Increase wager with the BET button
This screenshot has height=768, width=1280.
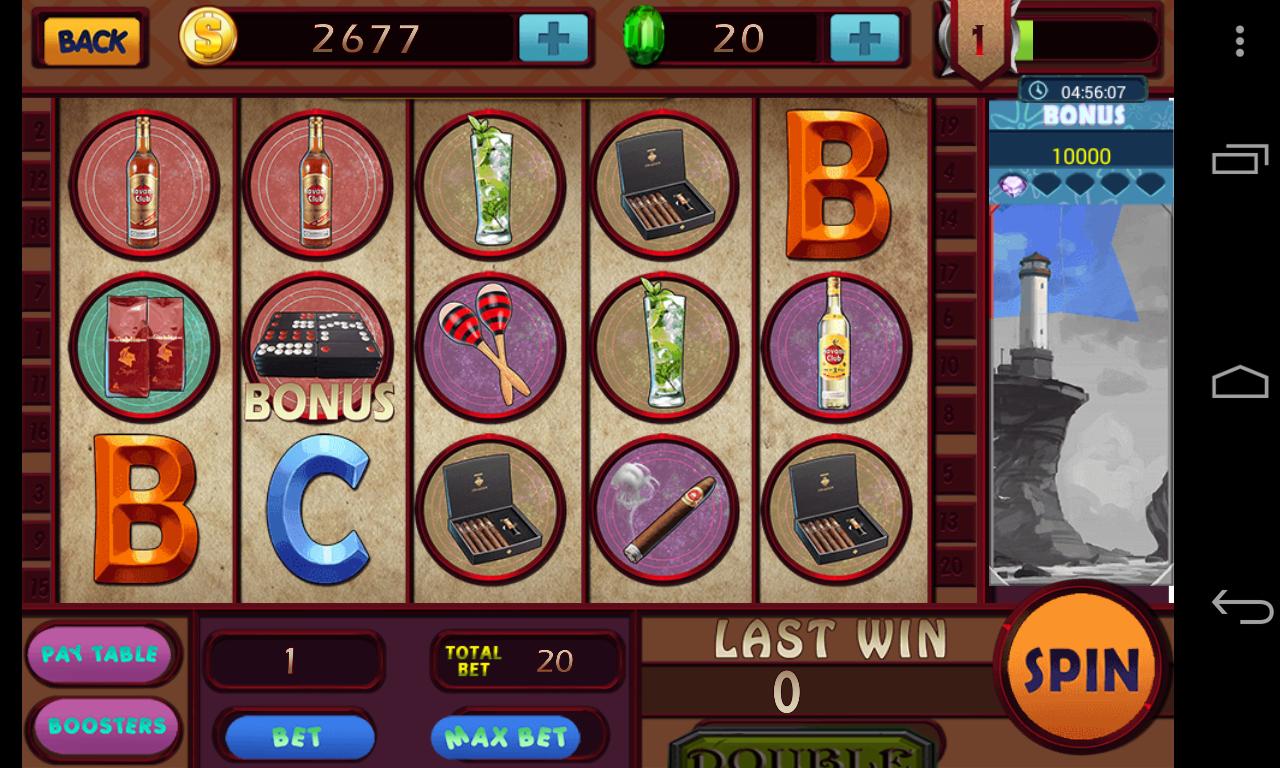pyautogui.click(x=297, y=737)
